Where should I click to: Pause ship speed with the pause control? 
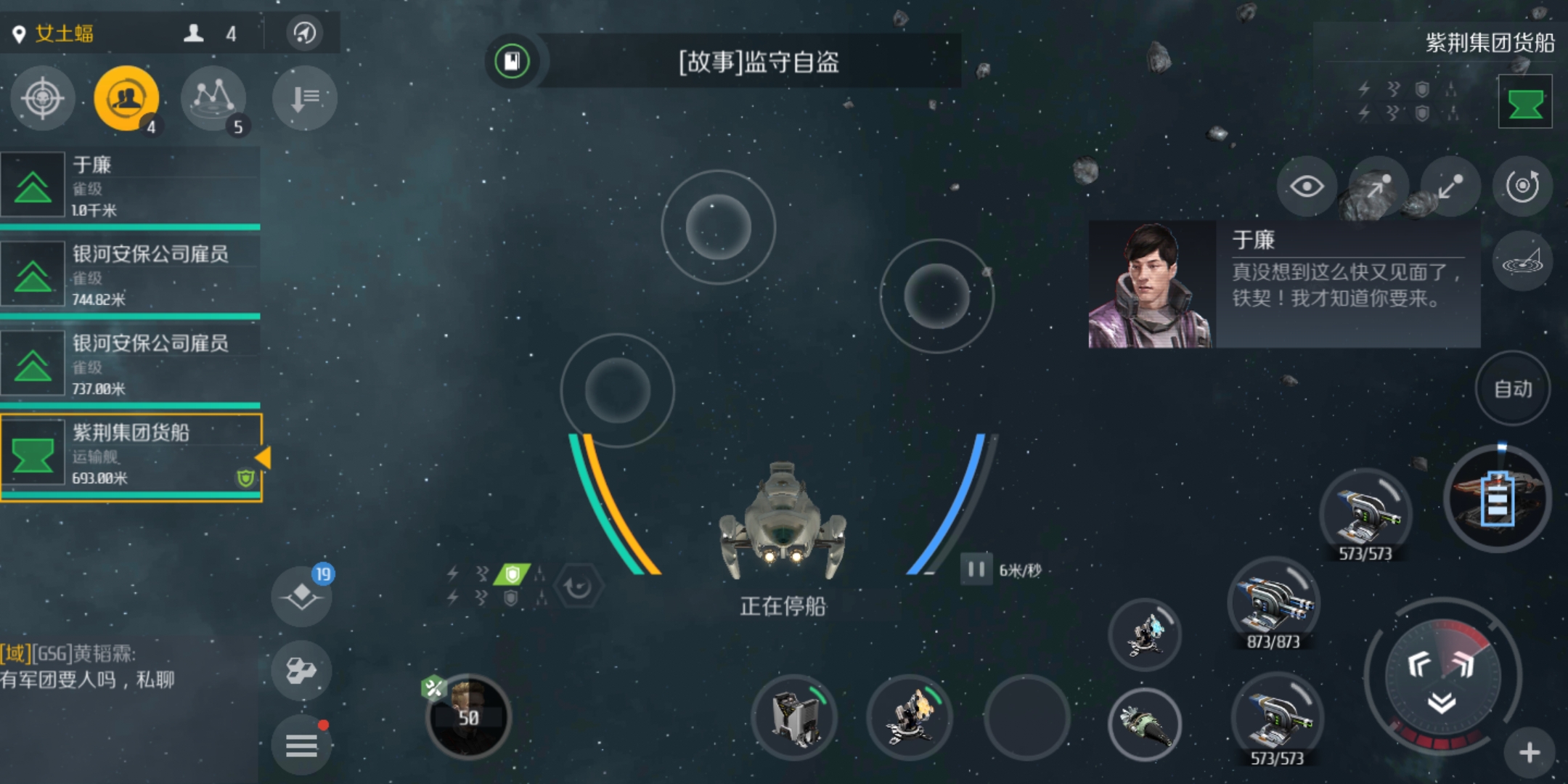click(x=976, y=571)
